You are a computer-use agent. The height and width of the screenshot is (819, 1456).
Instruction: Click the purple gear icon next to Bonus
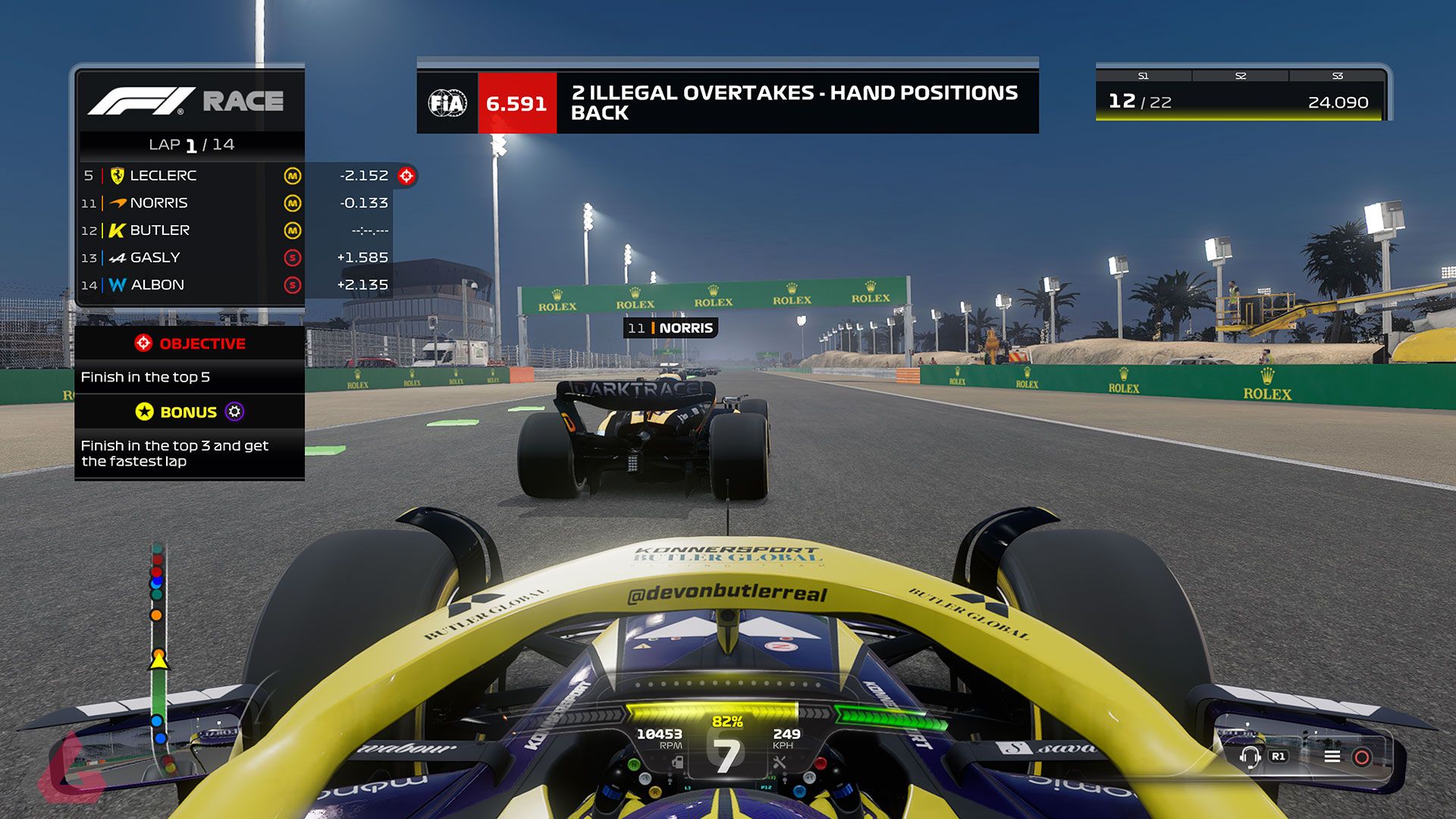(x=234, y=412)
